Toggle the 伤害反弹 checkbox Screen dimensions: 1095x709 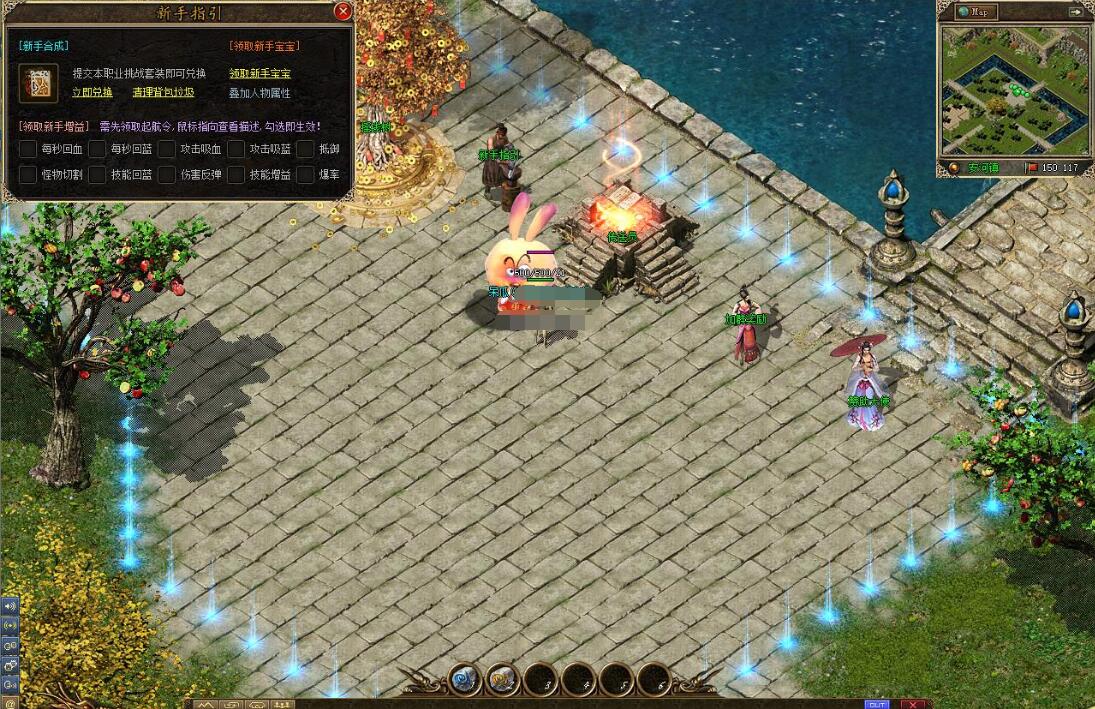click(167, 175)
